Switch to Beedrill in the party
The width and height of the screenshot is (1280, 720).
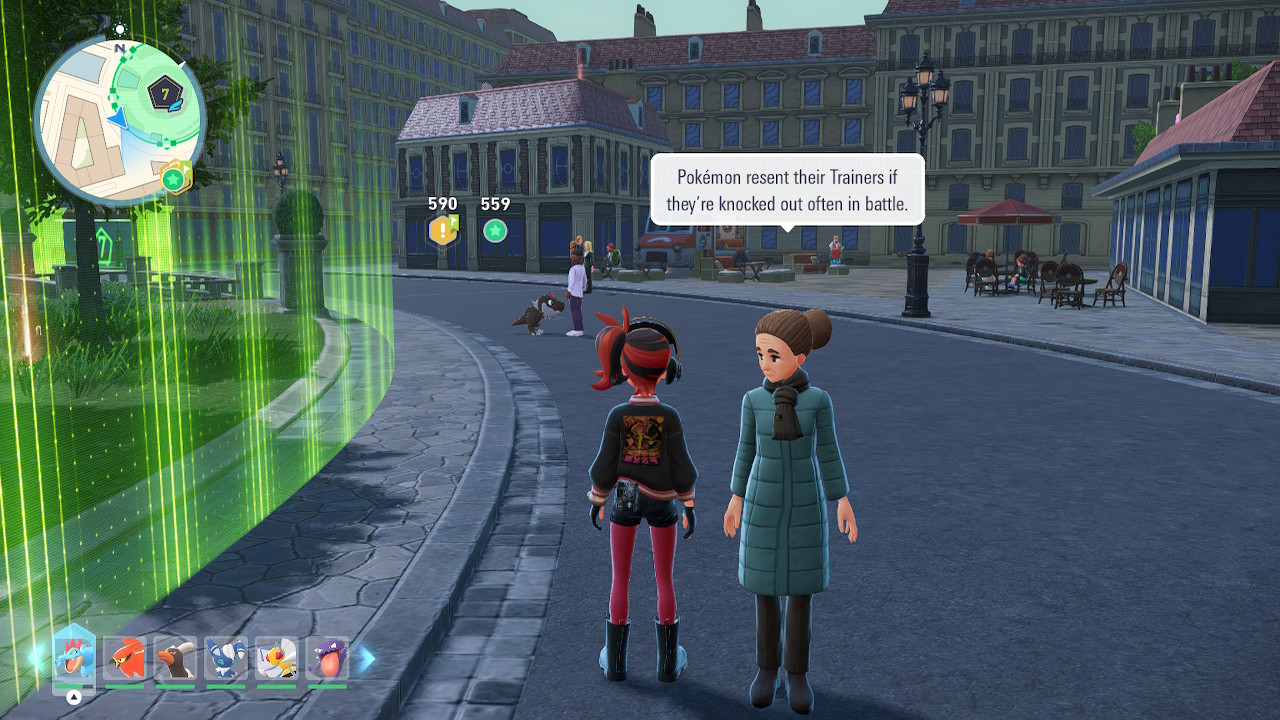(276, 658)
